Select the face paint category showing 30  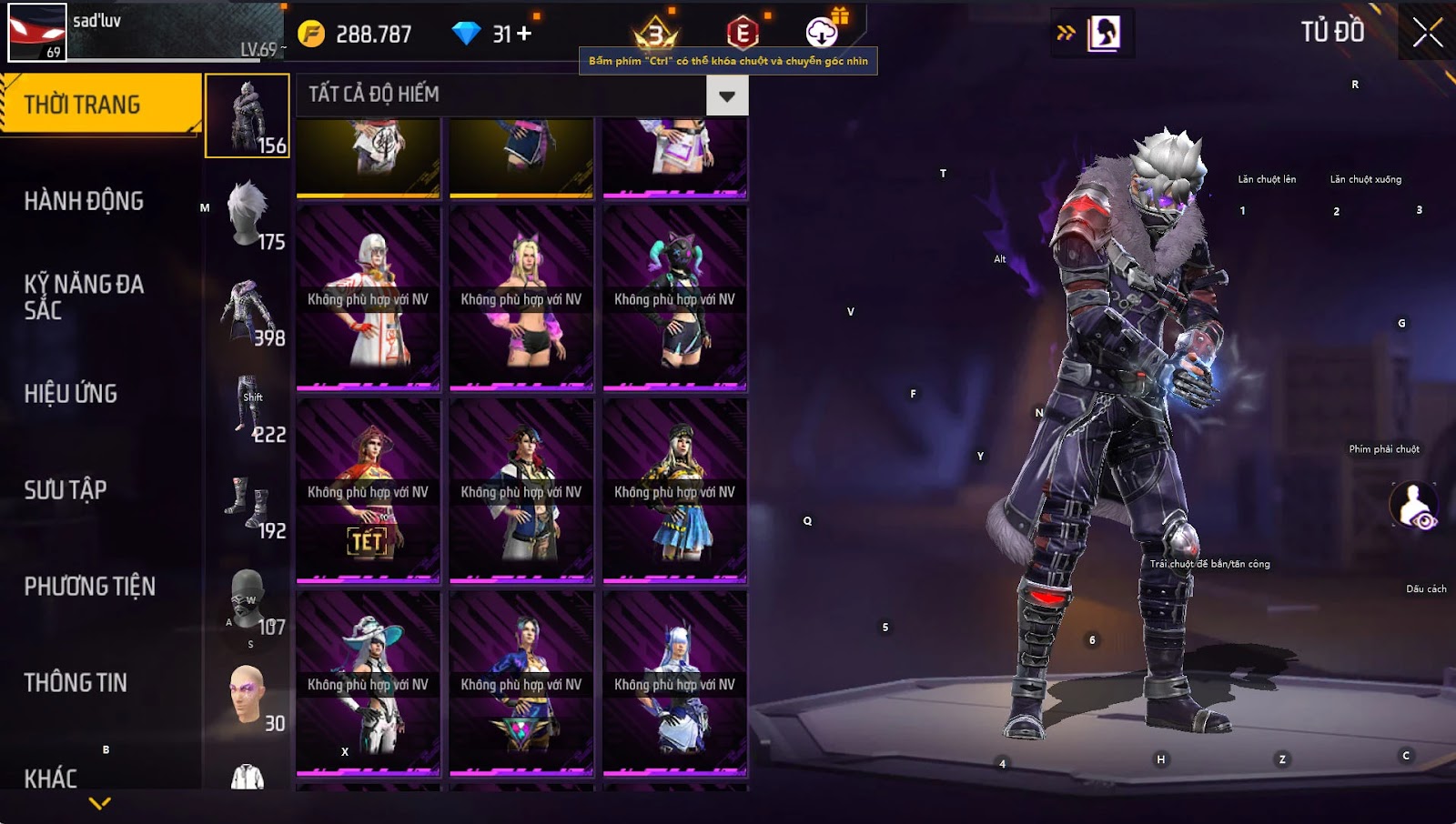[248, 697]
